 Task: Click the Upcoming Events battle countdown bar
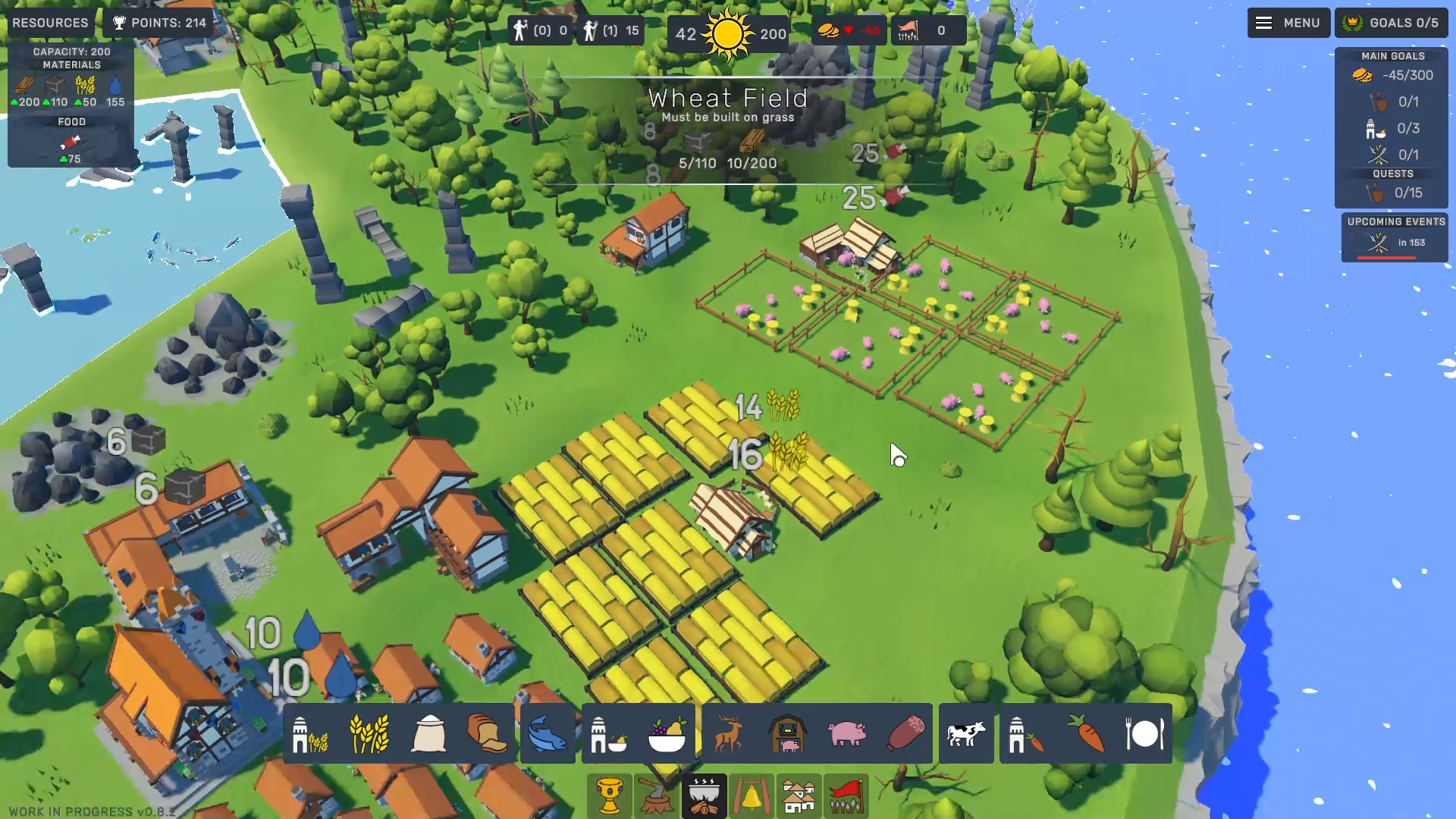coord(1394,243)
